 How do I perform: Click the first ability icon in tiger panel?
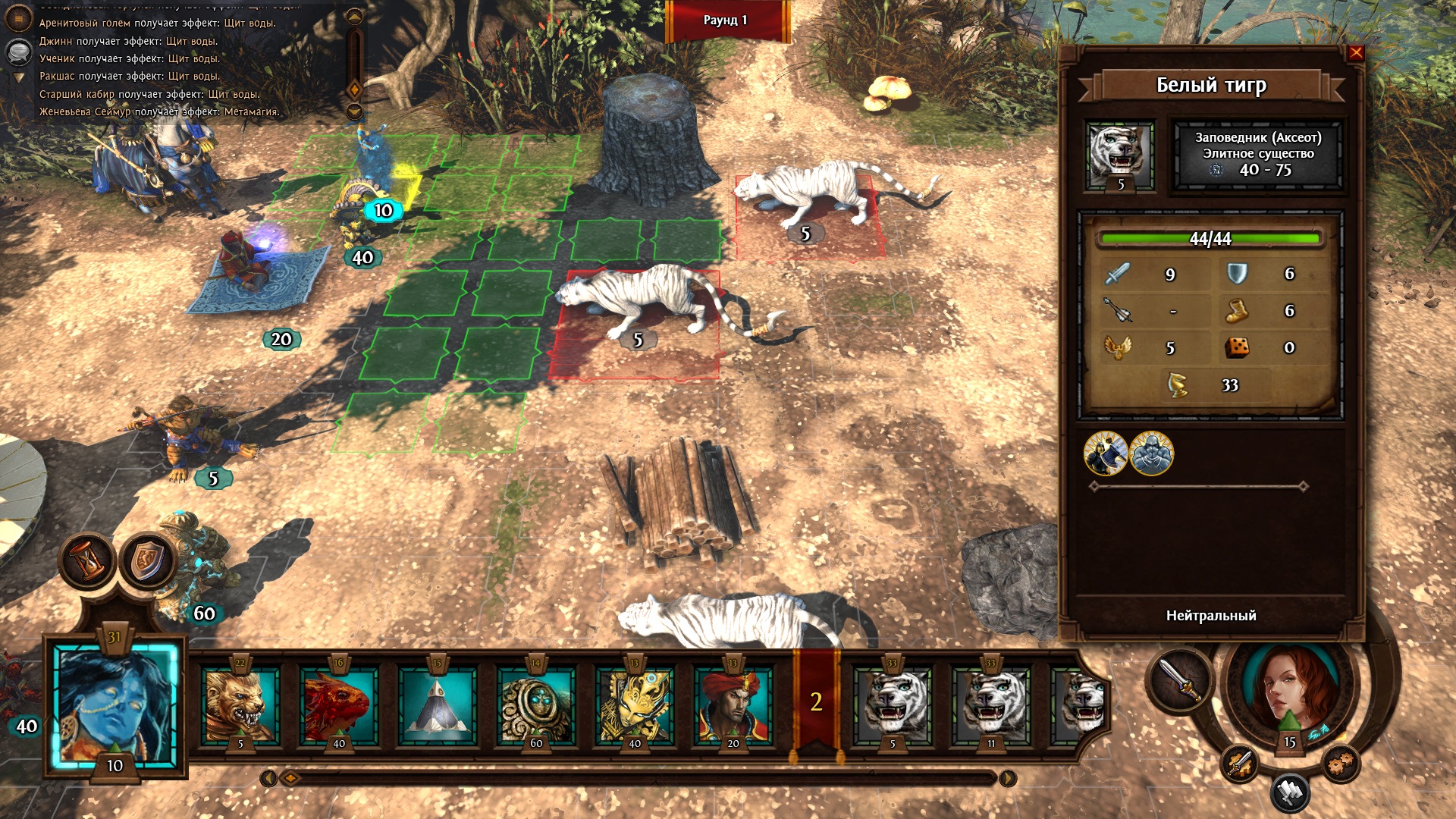click(1106, 453)
